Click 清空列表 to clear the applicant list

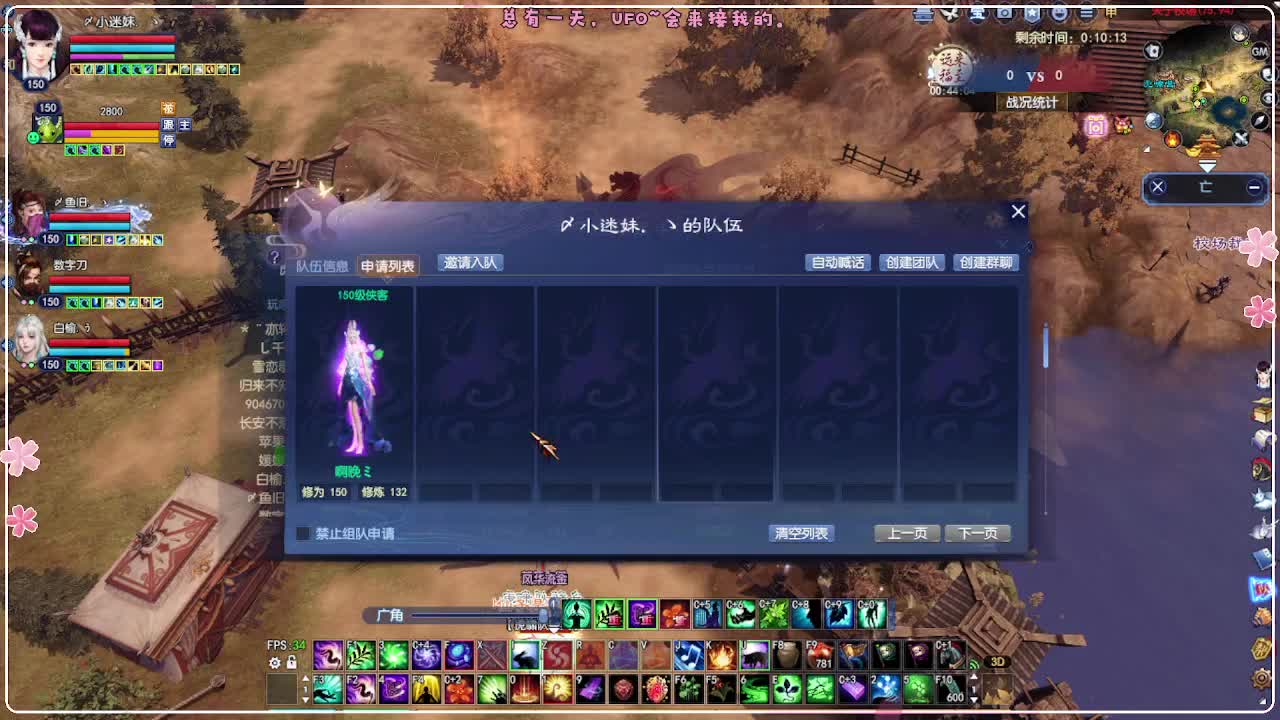coord(801,533)
